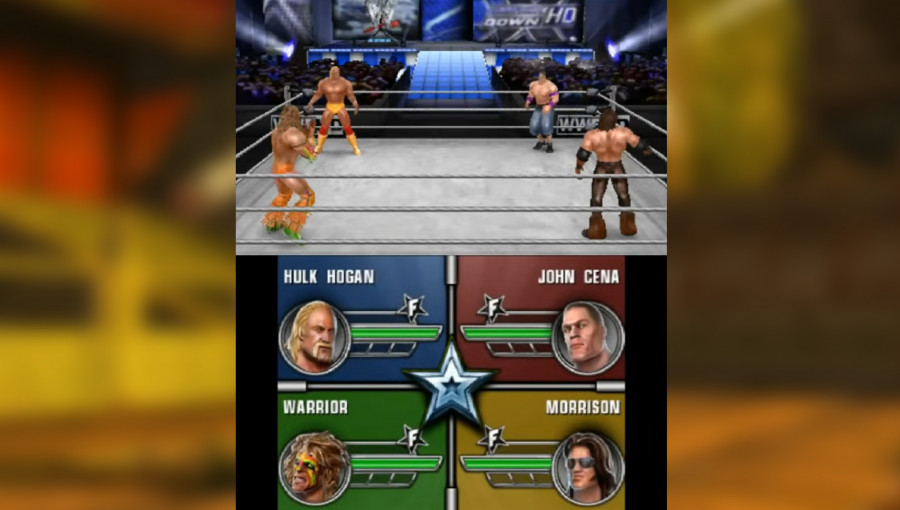Viewport: 900px width, 510px height.
Task: Select Hulk Hogan's portrait
Action: [x=314, y=337]
